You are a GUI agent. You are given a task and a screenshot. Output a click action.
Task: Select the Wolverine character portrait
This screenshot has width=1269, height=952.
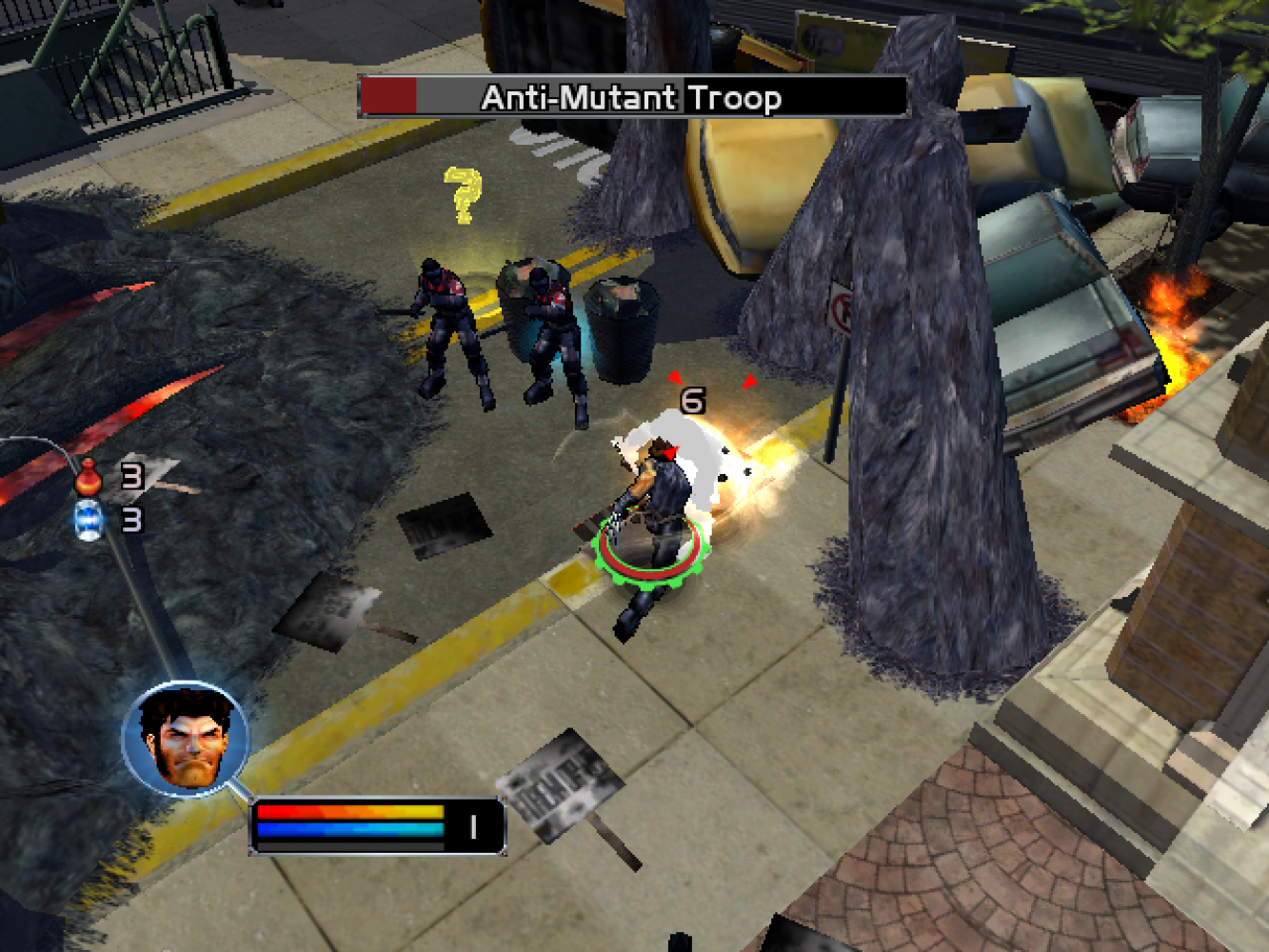186,740
